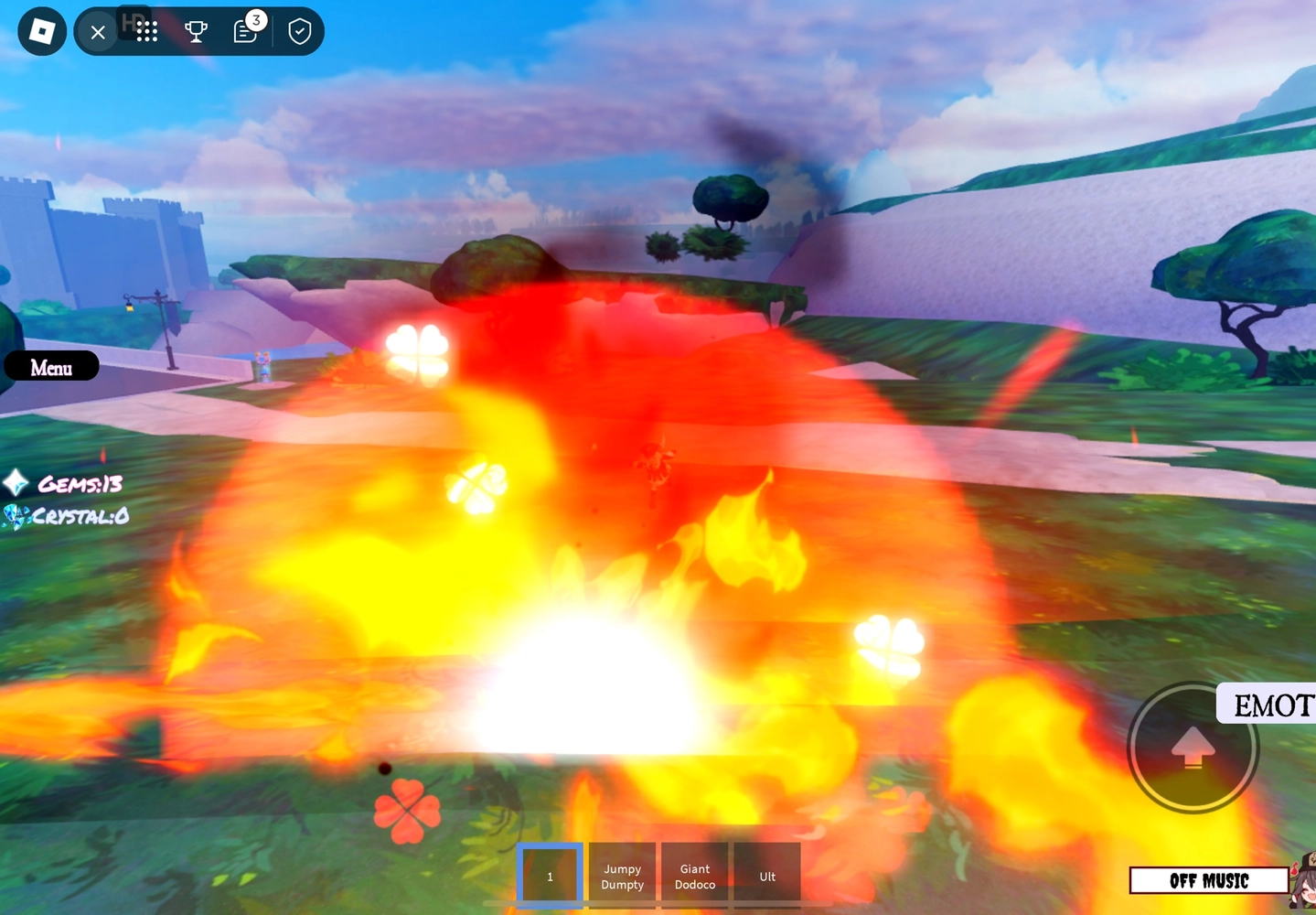Tap the Gems currency diamond icon
Image resolution: width=1316 pixels, height=915 pixels.
coord(15,481)
